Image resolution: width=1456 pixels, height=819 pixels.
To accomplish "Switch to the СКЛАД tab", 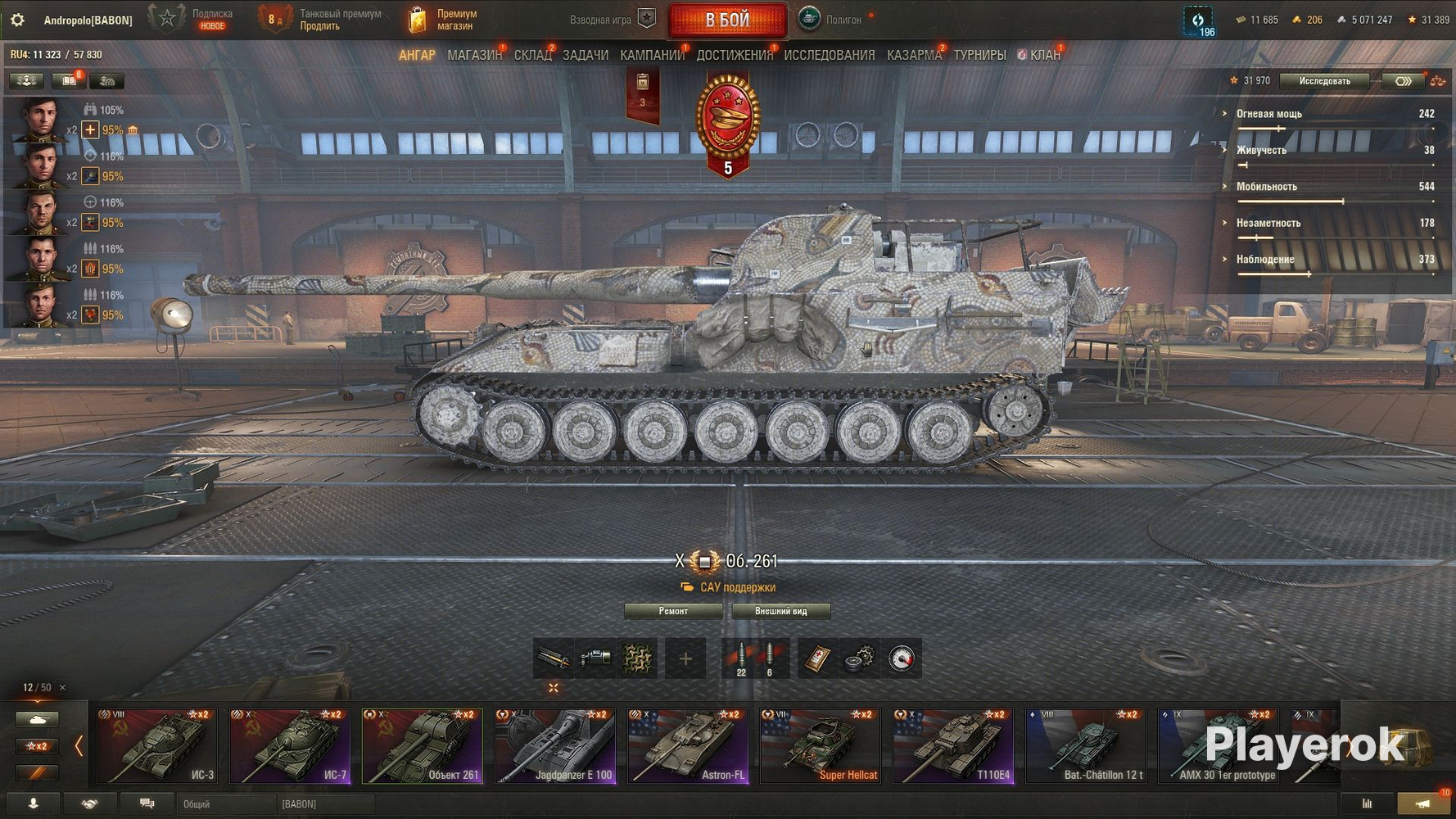I will (532, 55).
